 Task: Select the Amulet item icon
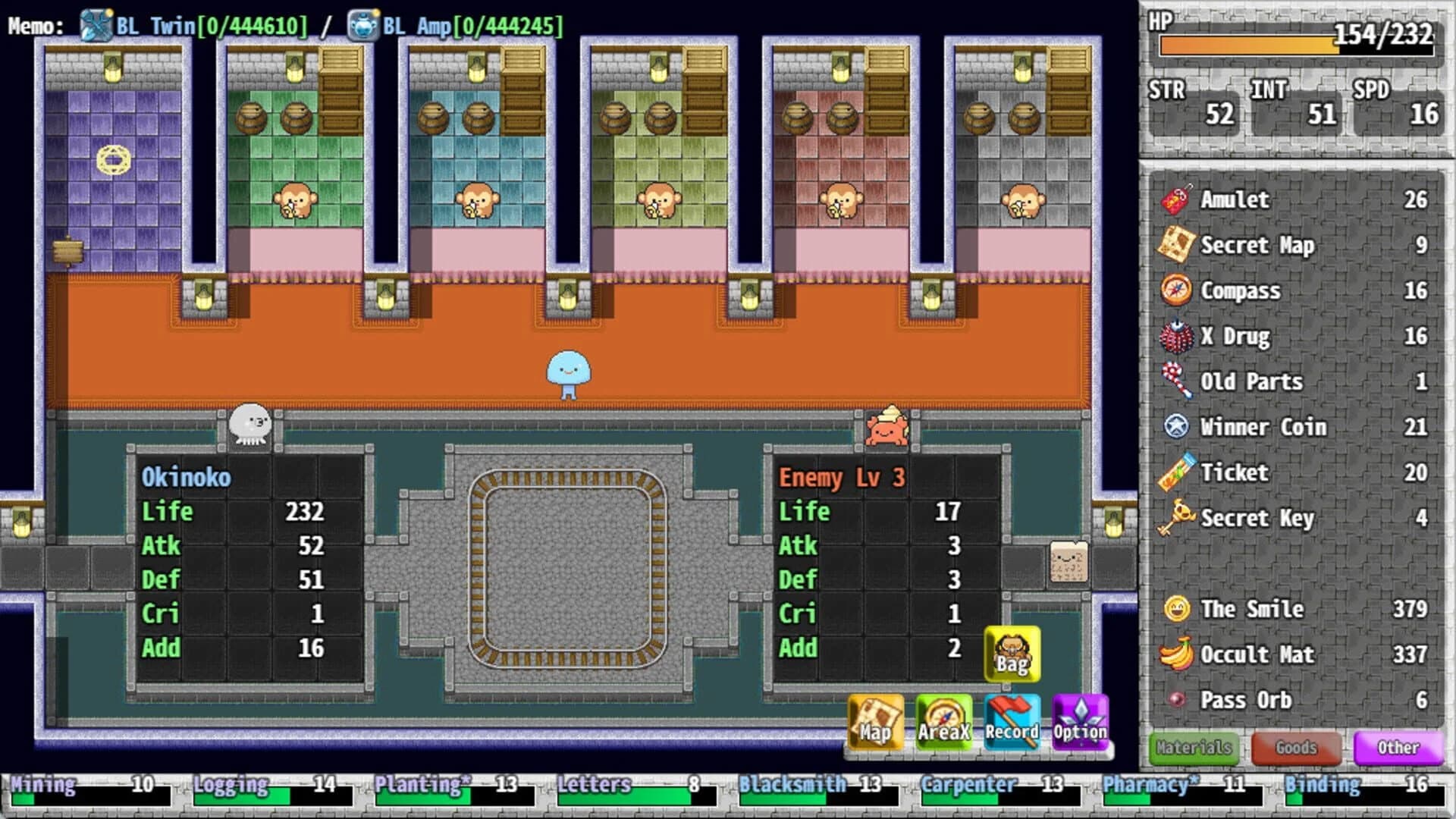pyautogui.click(x=1175, y=199)
